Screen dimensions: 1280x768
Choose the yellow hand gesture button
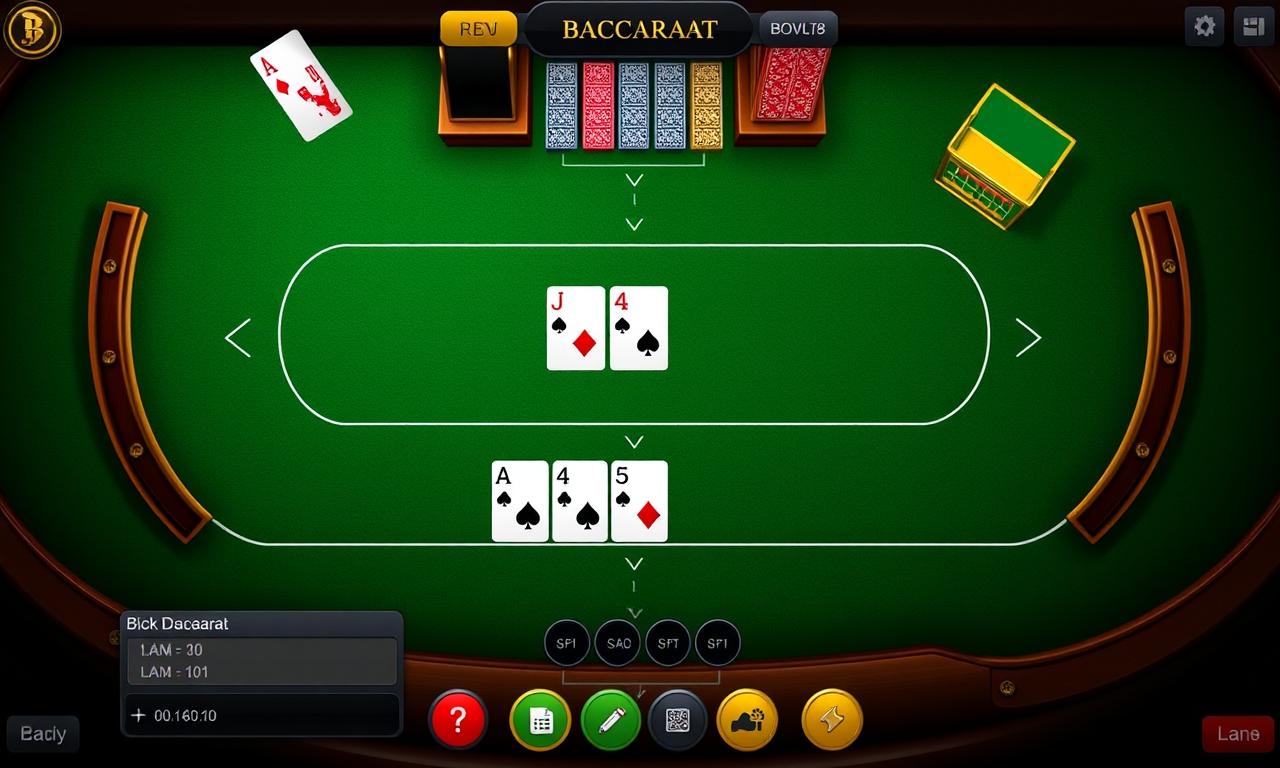point(747,719)
